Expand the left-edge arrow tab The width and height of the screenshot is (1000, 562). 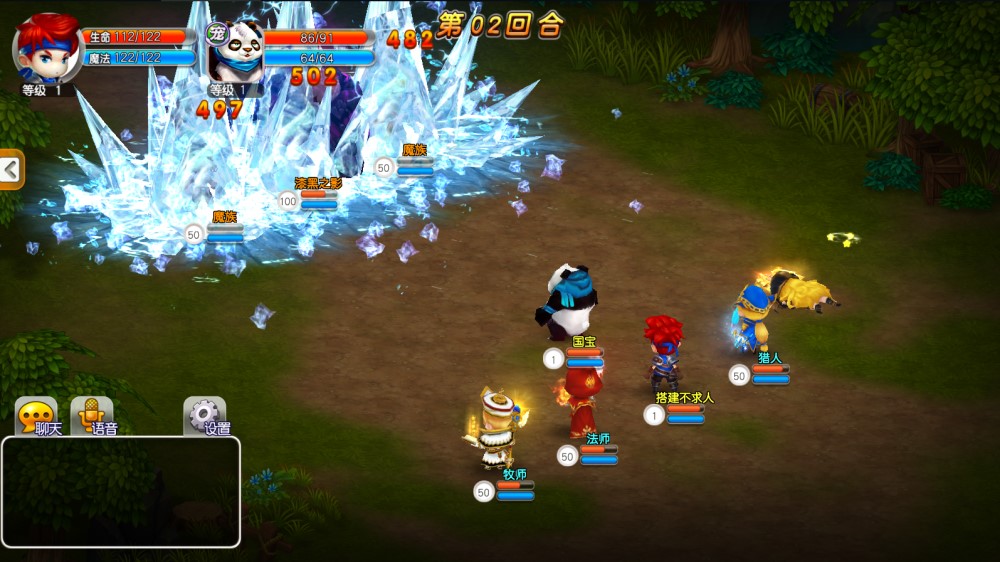pos(11,170)
